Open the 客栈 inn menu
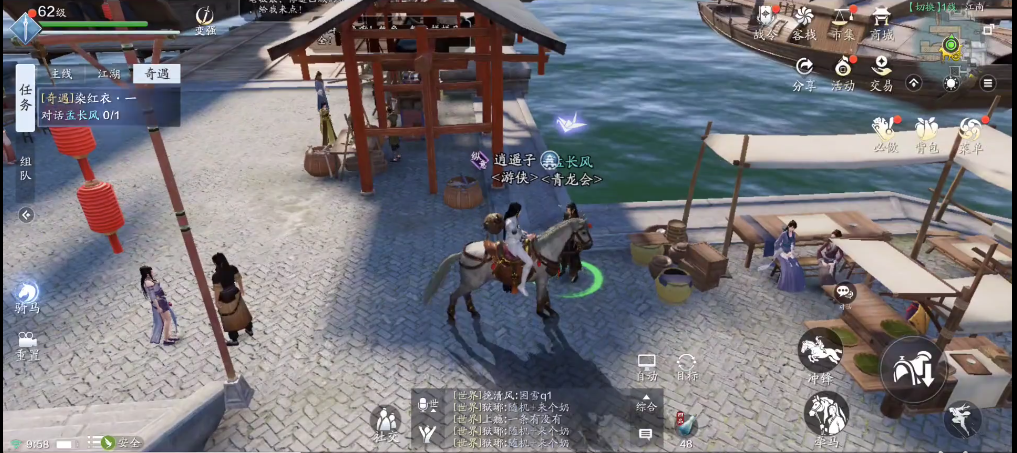The height and width of the screenshot is (453, 1017). [804, 22]
